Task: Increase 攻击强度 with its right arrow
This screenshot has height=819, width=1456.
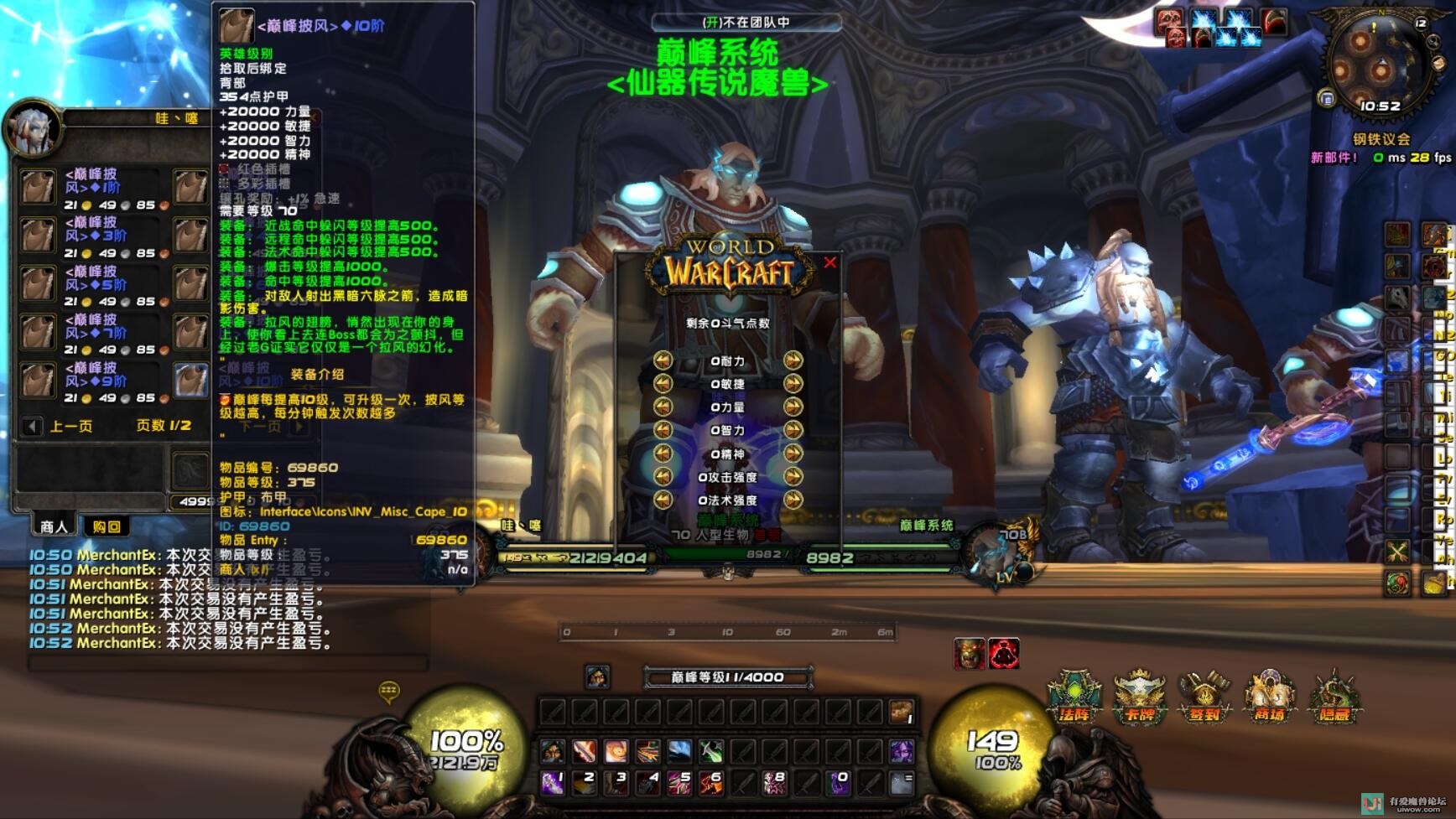Action: [x=793, y=476]
